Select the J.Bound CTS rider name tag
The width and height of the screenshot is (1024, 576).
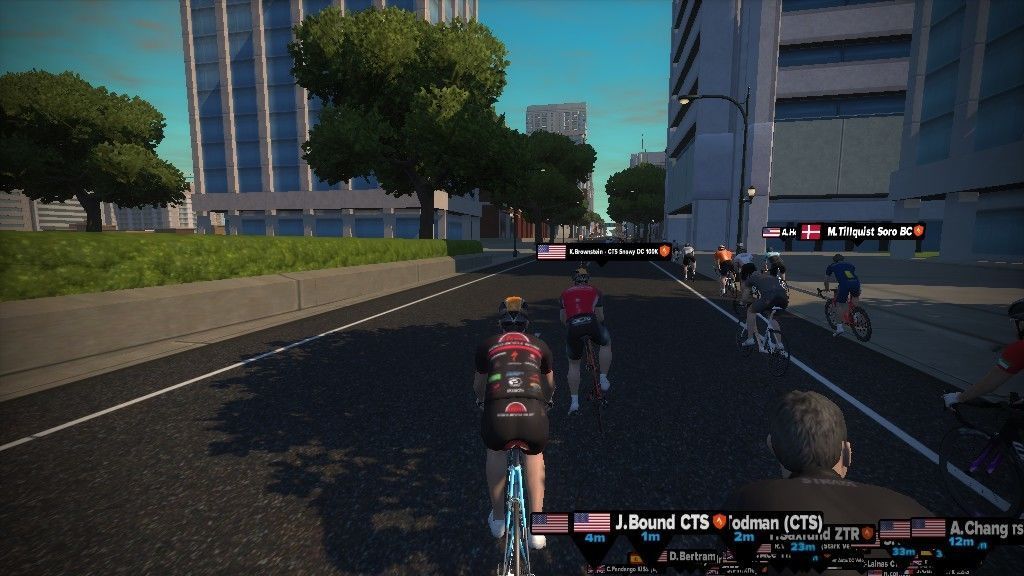660,522
